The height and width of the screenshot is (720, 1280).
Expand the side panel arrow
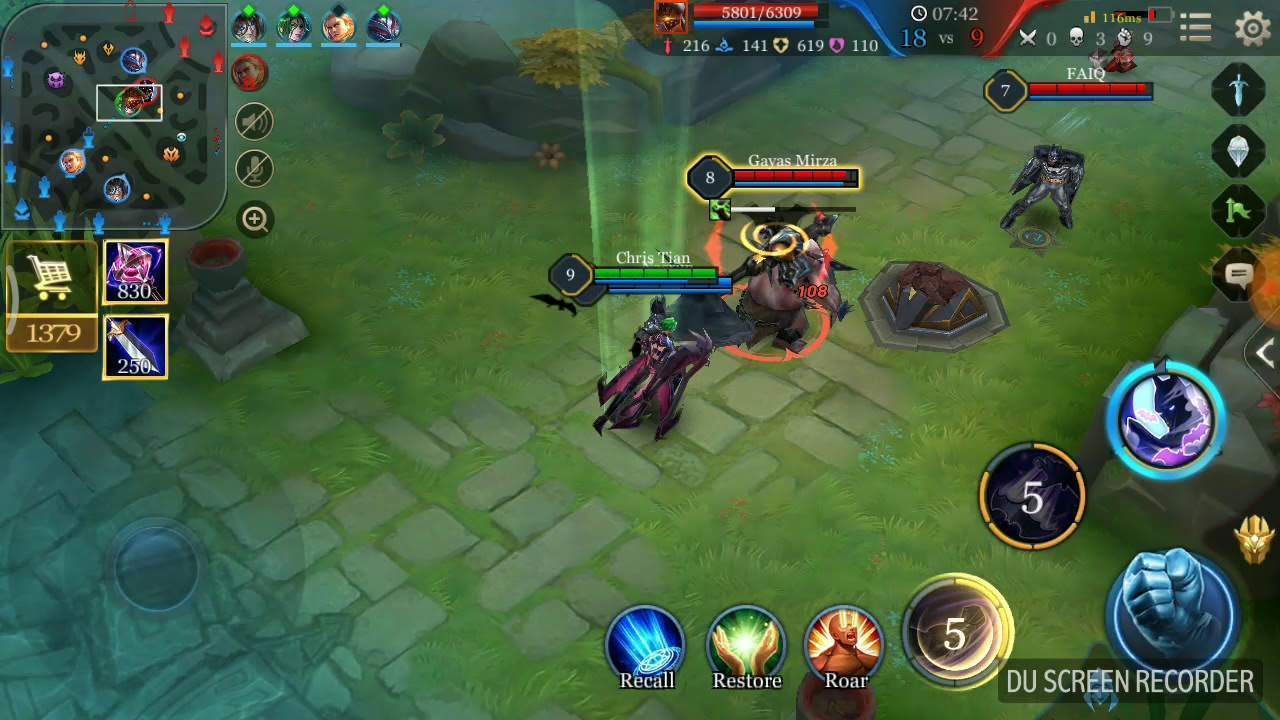1266,353
